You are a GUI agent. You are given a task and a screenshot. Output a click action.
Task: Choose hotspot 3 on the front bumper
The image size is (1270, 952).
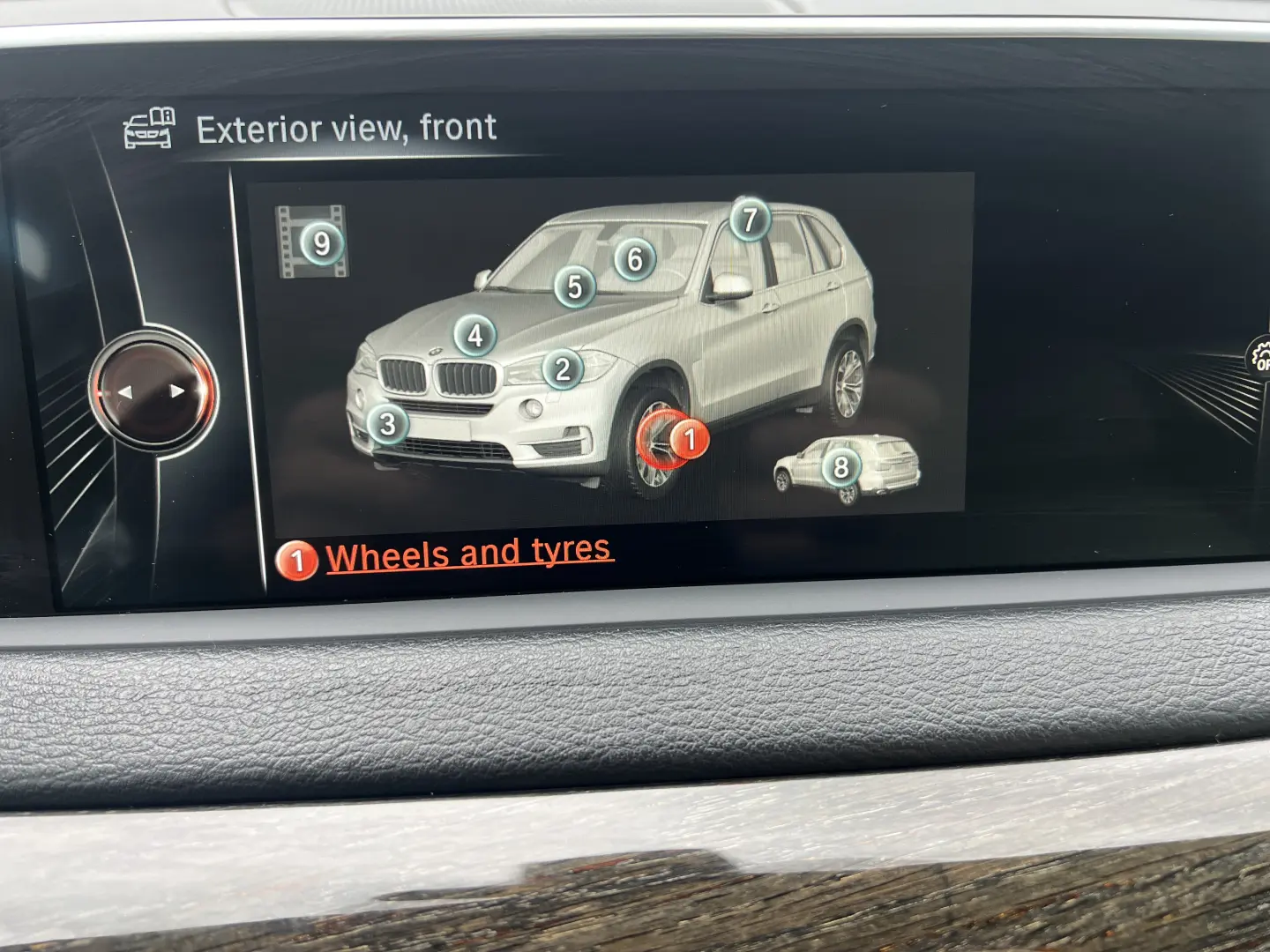[387, 424]
